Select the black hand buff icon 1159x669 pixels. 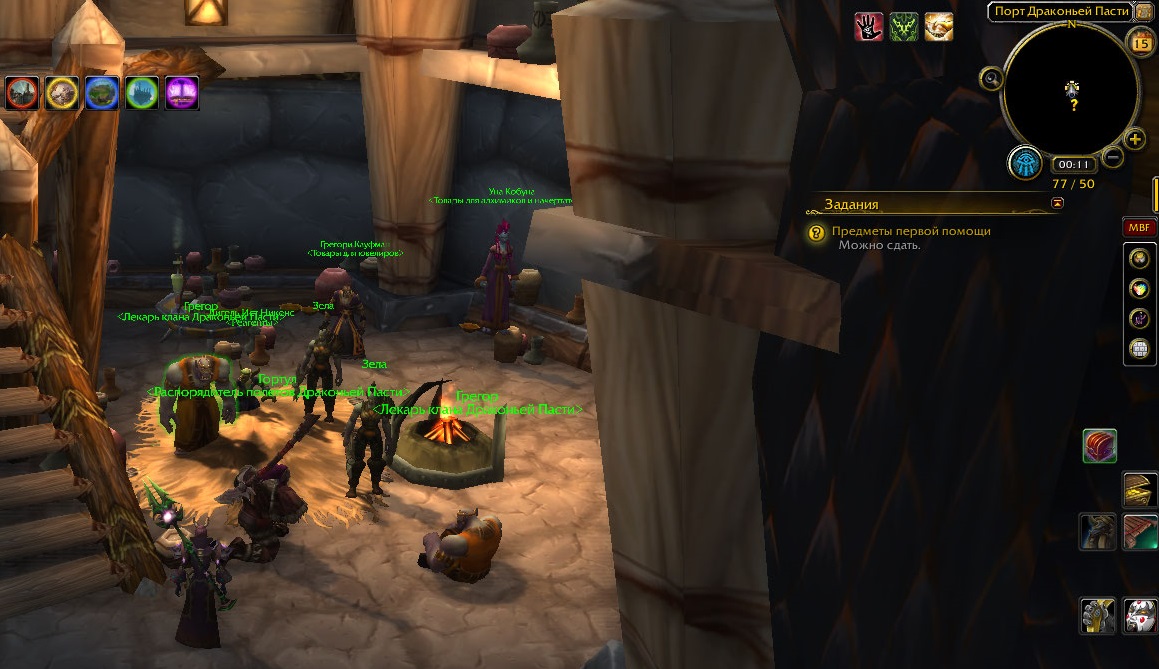point(869,26)
